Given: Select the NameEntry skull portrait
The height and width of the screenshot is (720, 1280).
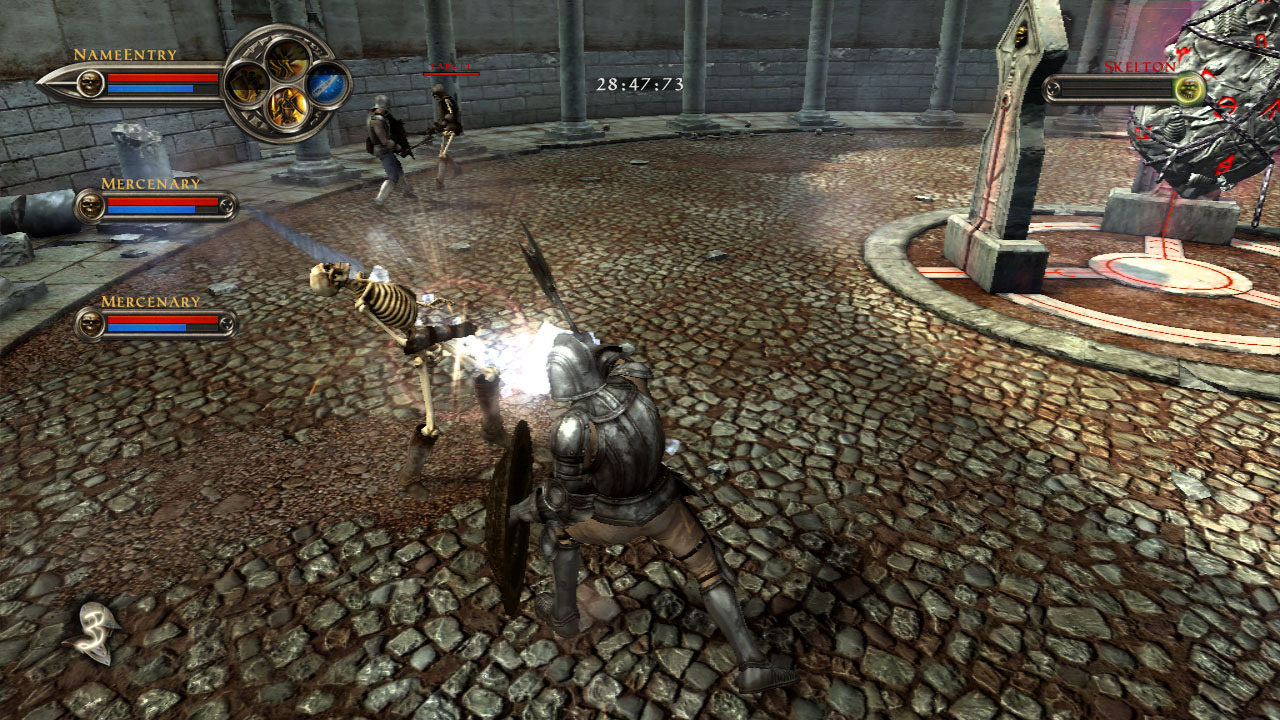Looking at the screenshot, I should point(90,83).
